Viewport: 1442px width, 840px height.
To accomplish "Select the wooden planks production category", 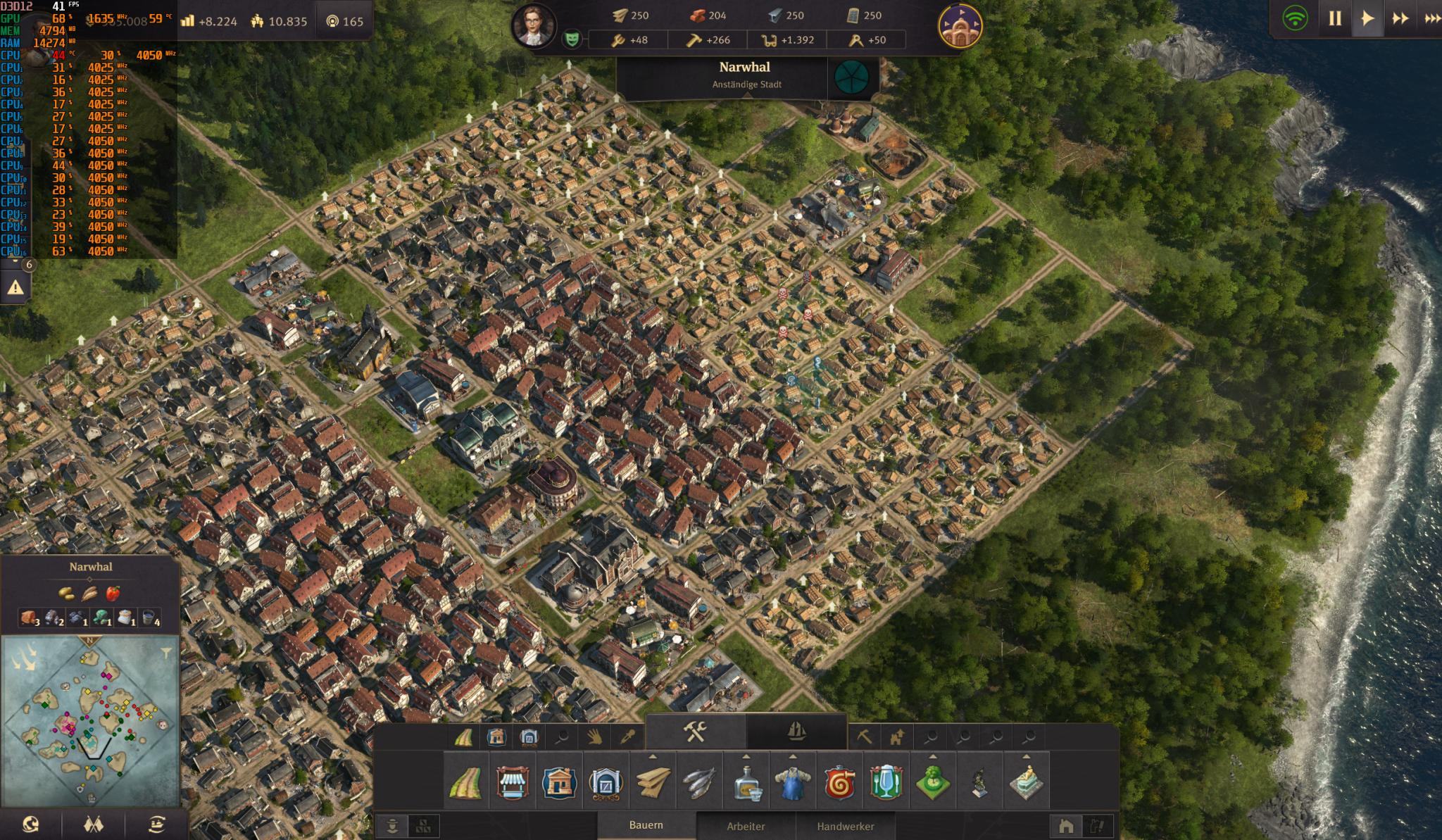I will point(653,782).
